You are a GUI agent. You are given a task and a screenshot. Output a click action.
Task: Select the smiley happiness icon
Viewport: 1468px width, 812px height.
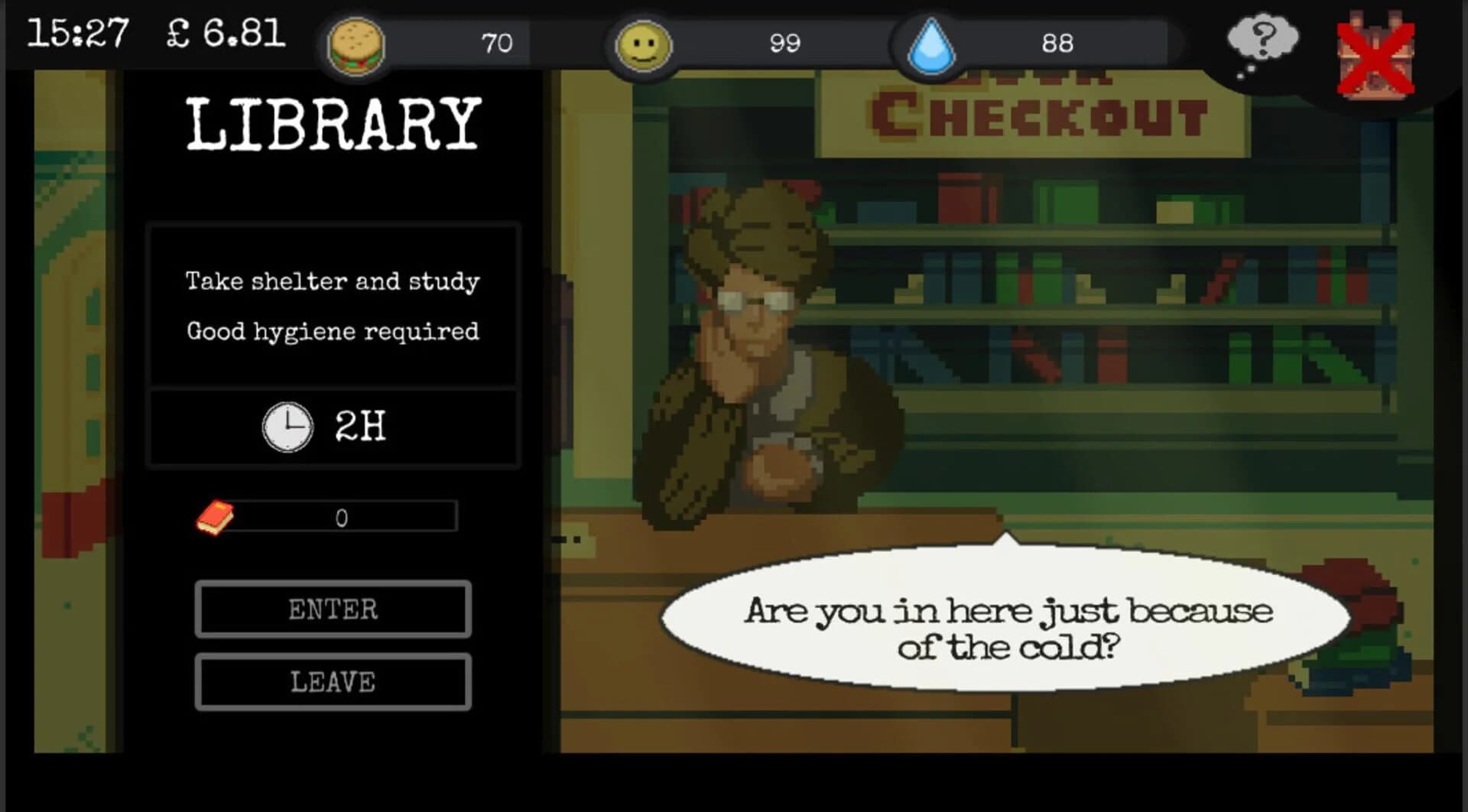(643, 44)
